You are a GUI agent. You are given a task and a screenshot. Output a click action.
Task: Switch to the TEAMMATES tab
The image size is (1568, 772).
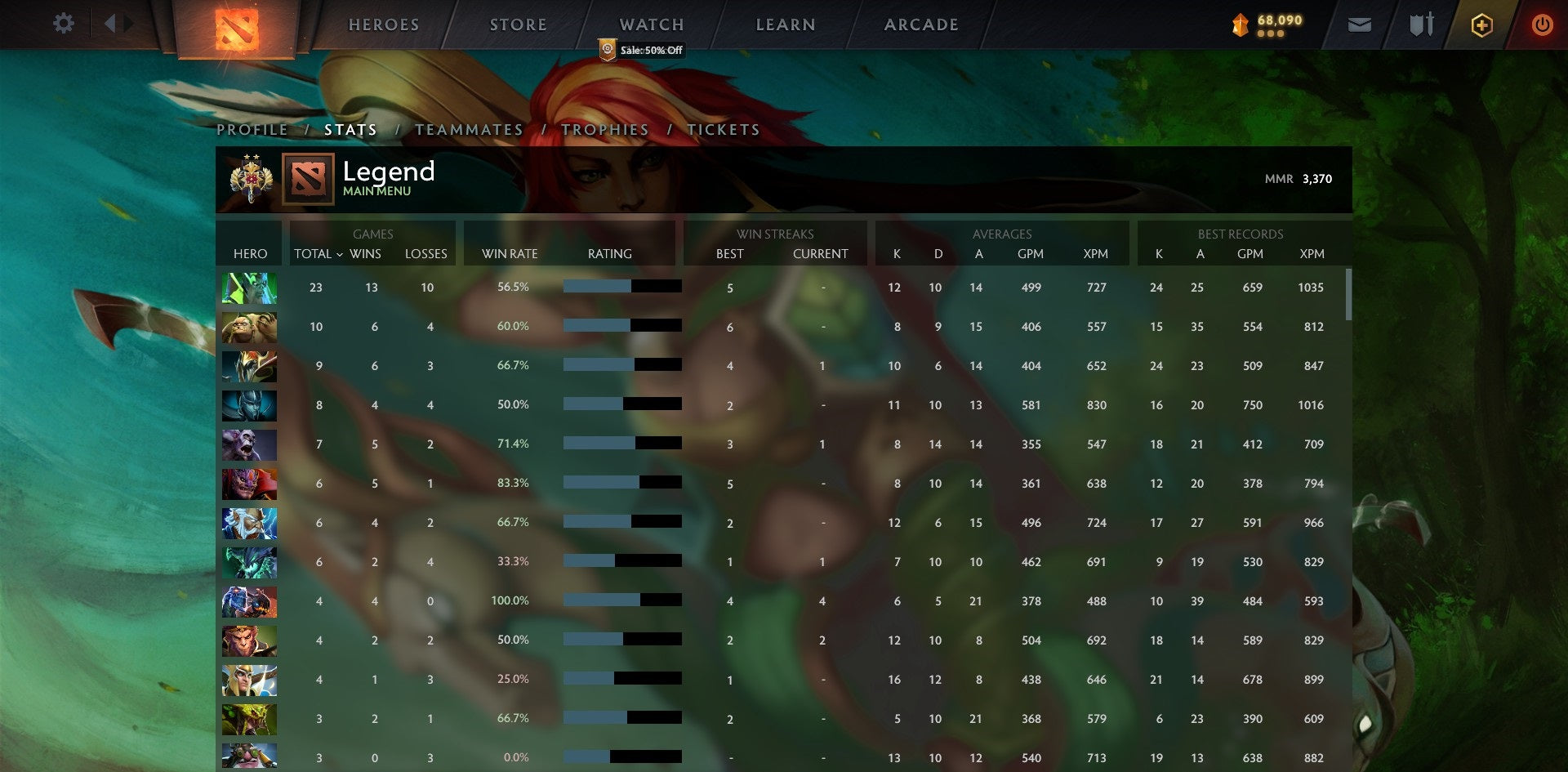pos(469,129)
